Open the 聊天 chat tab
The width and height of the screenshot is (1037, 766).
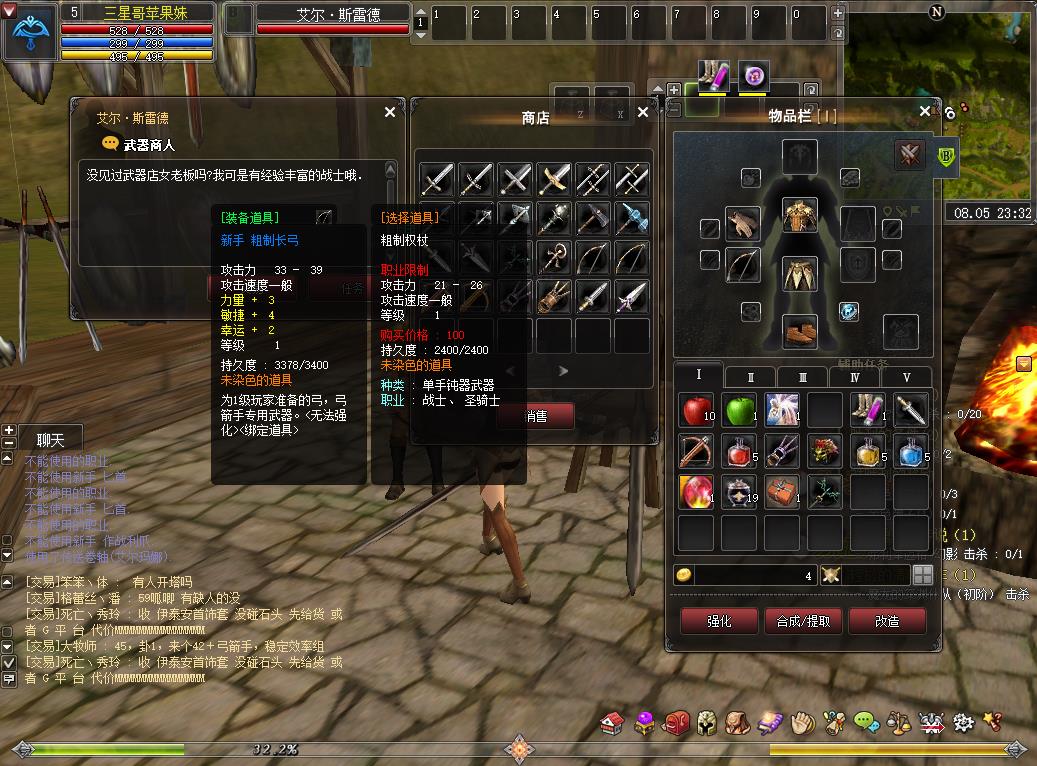[x=50, y=439]
